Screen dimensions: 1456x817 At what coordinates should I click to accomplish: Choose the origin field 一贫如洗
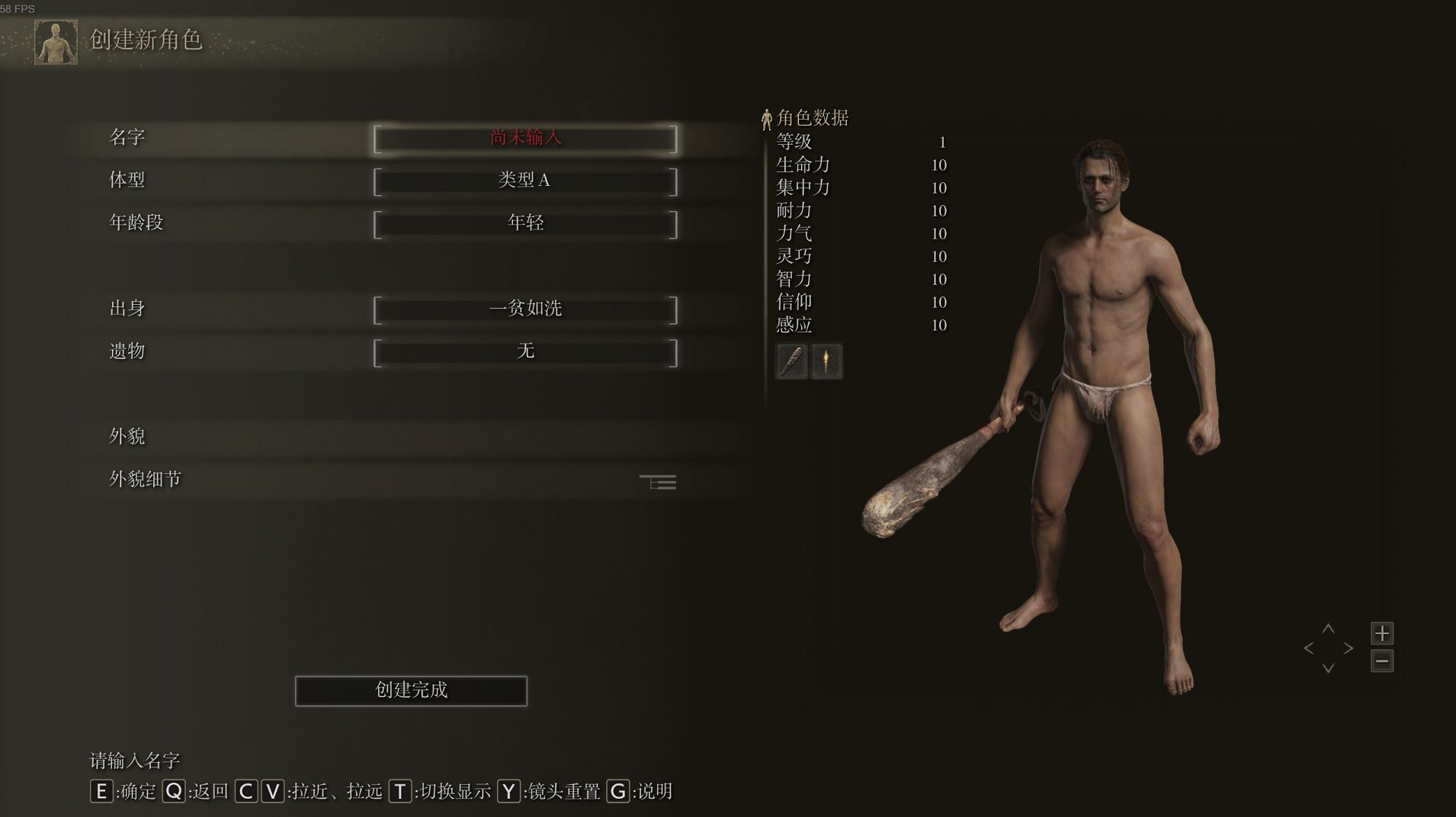[525, 309]
